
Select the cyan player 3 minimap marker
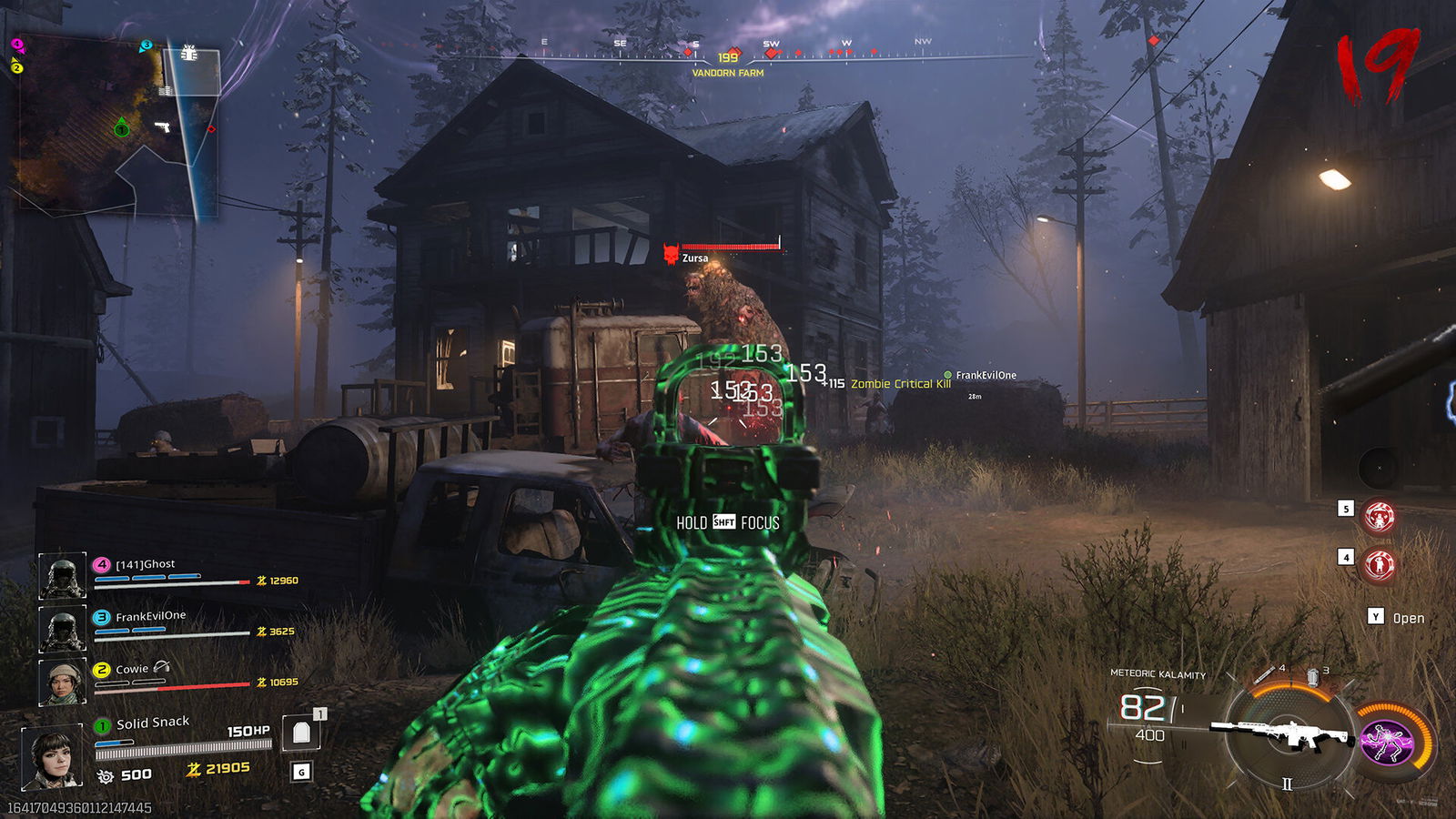click(146, 45)
